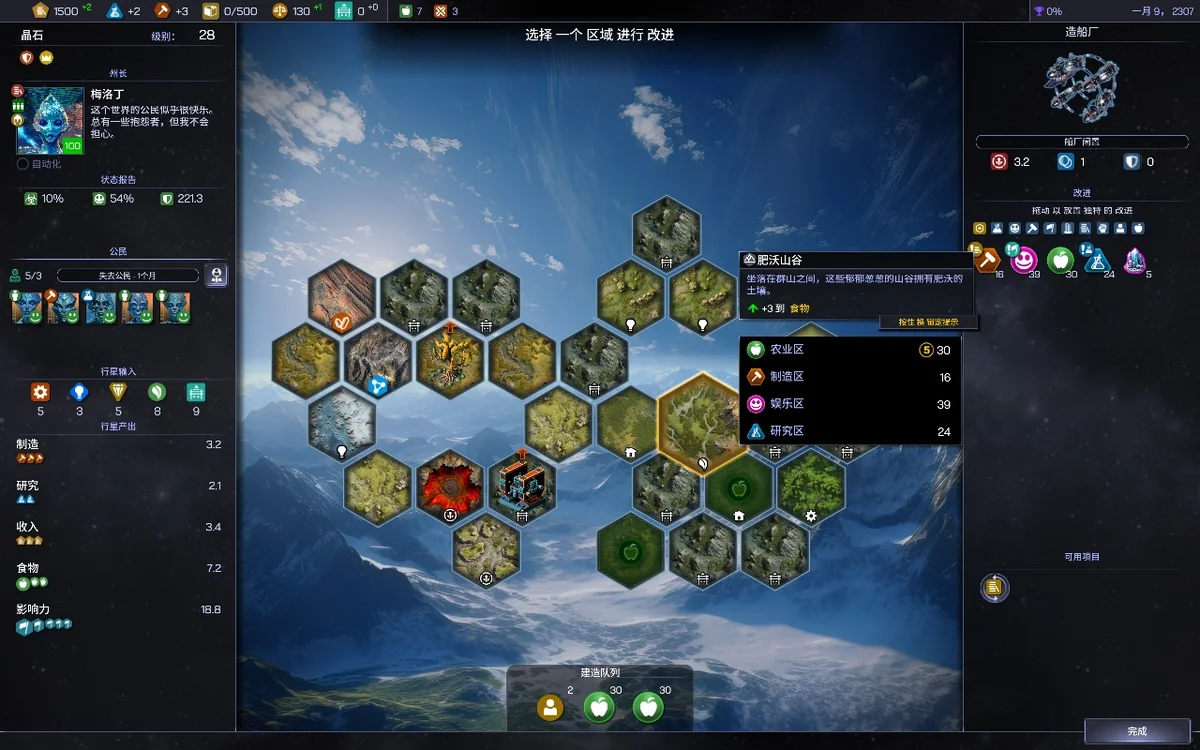Select the snowy ice hex tile
Image resolution: width=1200 pixels, height=750 pixels.
tap(341, 422)
